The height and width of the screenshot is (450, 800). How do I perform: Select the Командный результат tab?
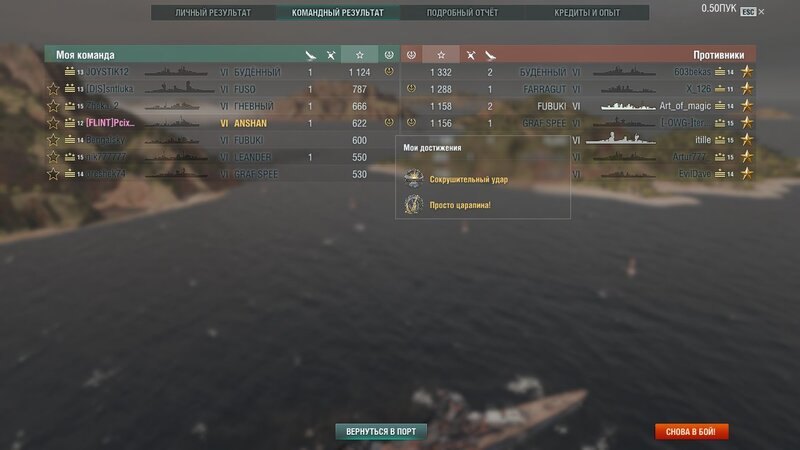tap(337, 13)
